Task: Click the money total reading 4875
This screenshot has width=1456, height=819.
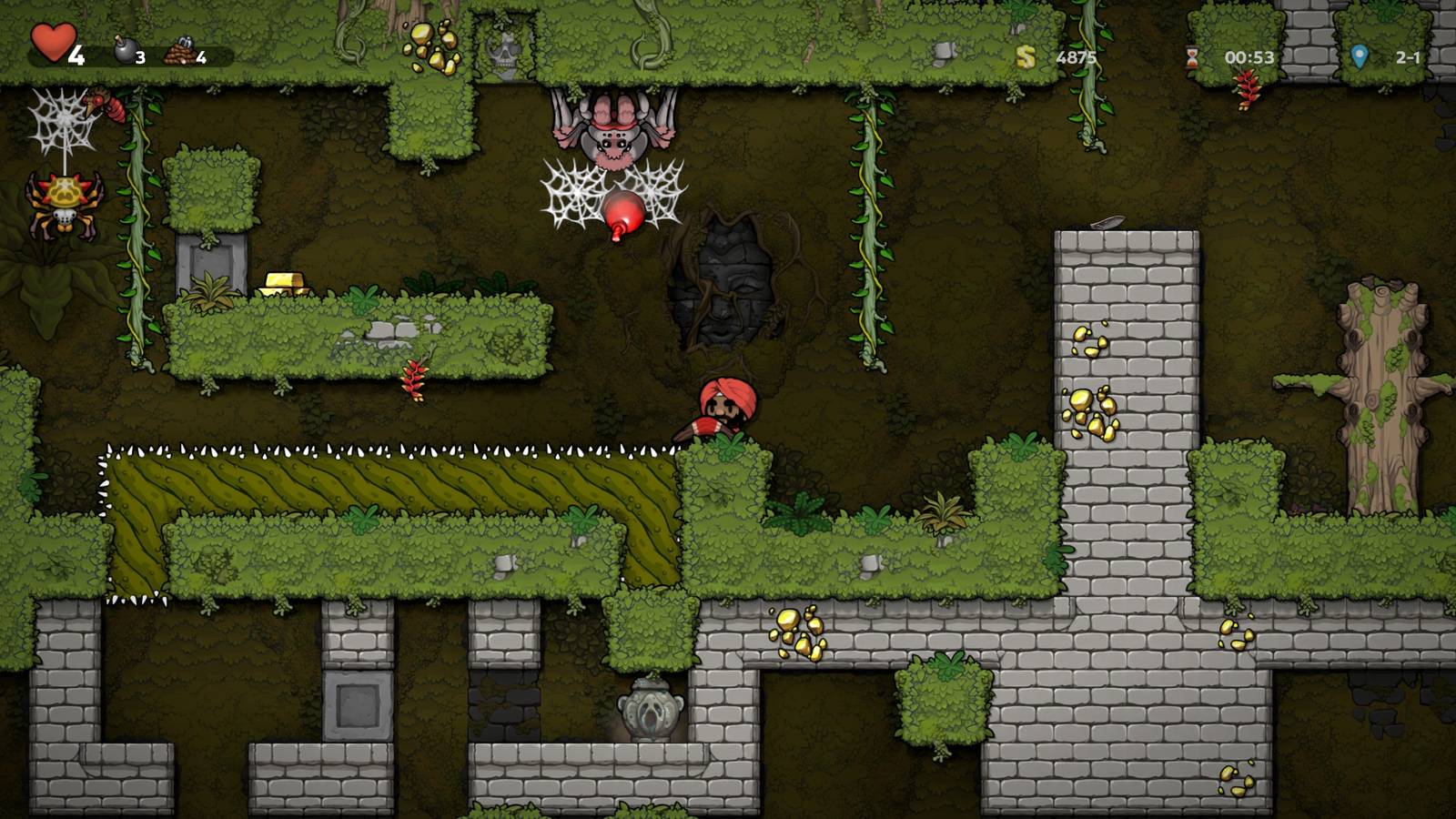Action: tap(1076, 57)
